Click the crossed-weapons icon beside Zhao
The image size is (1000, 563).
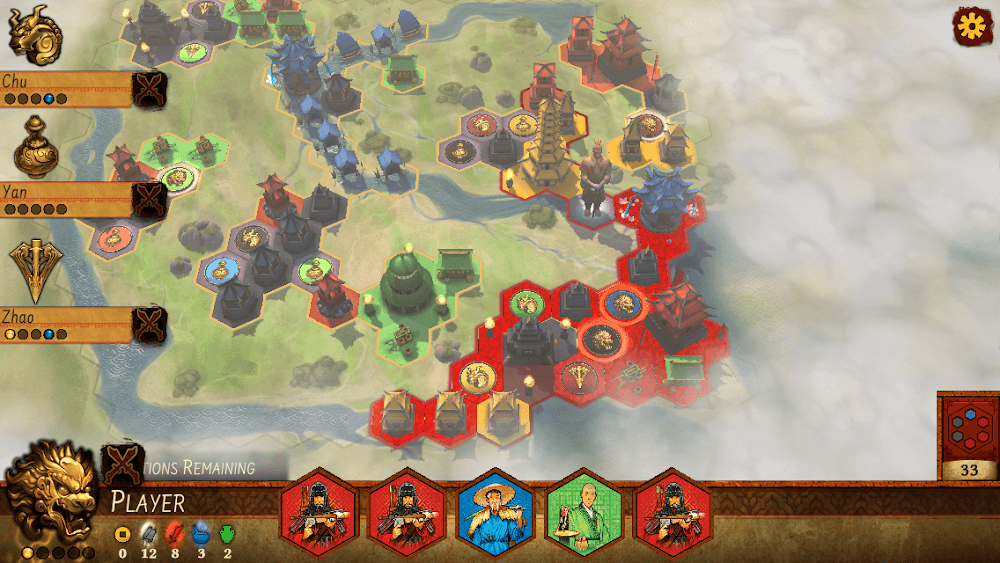click(x=149, y=324)
